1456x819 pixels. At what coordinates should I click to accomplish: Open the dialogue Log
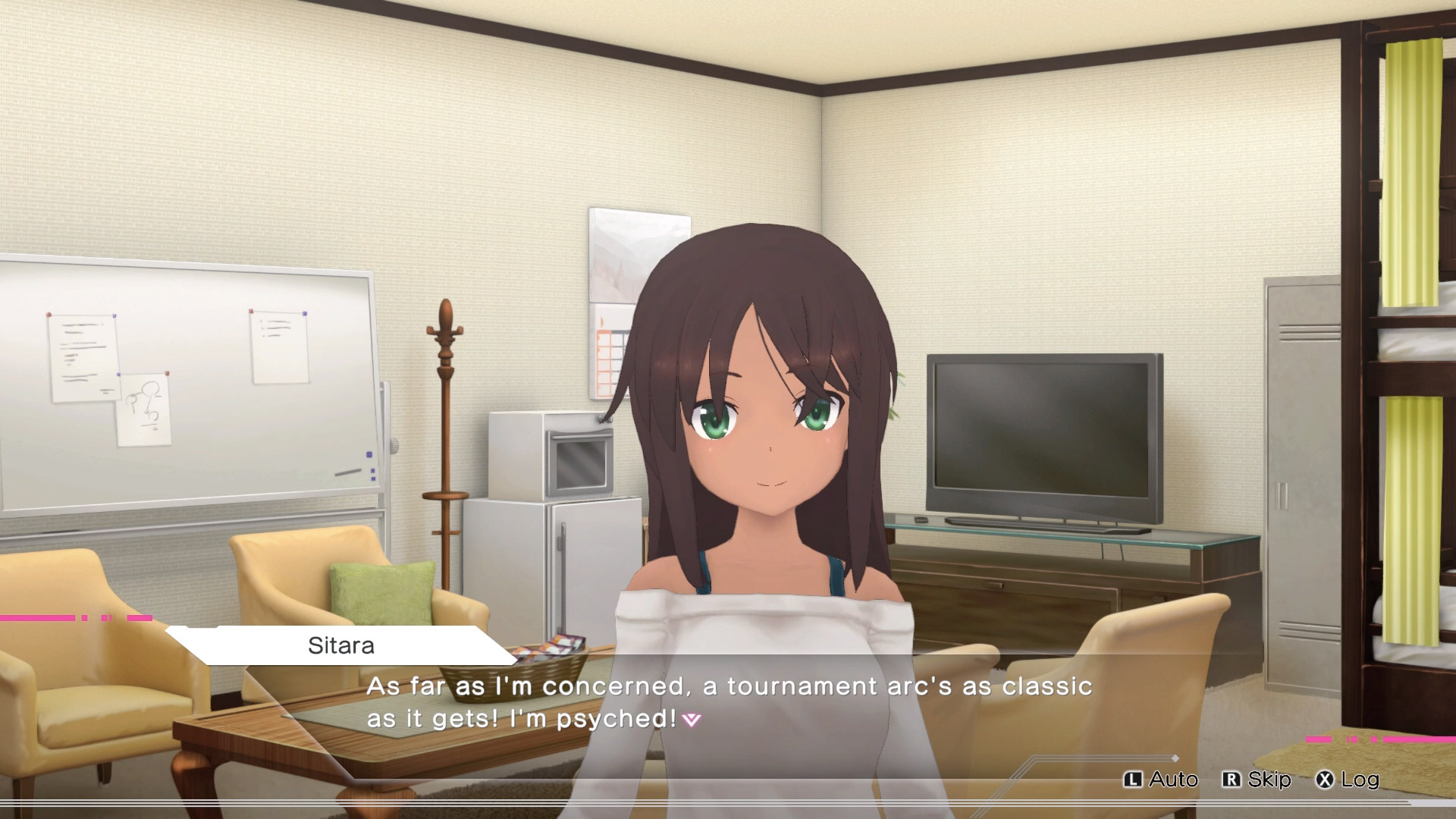1348,780
